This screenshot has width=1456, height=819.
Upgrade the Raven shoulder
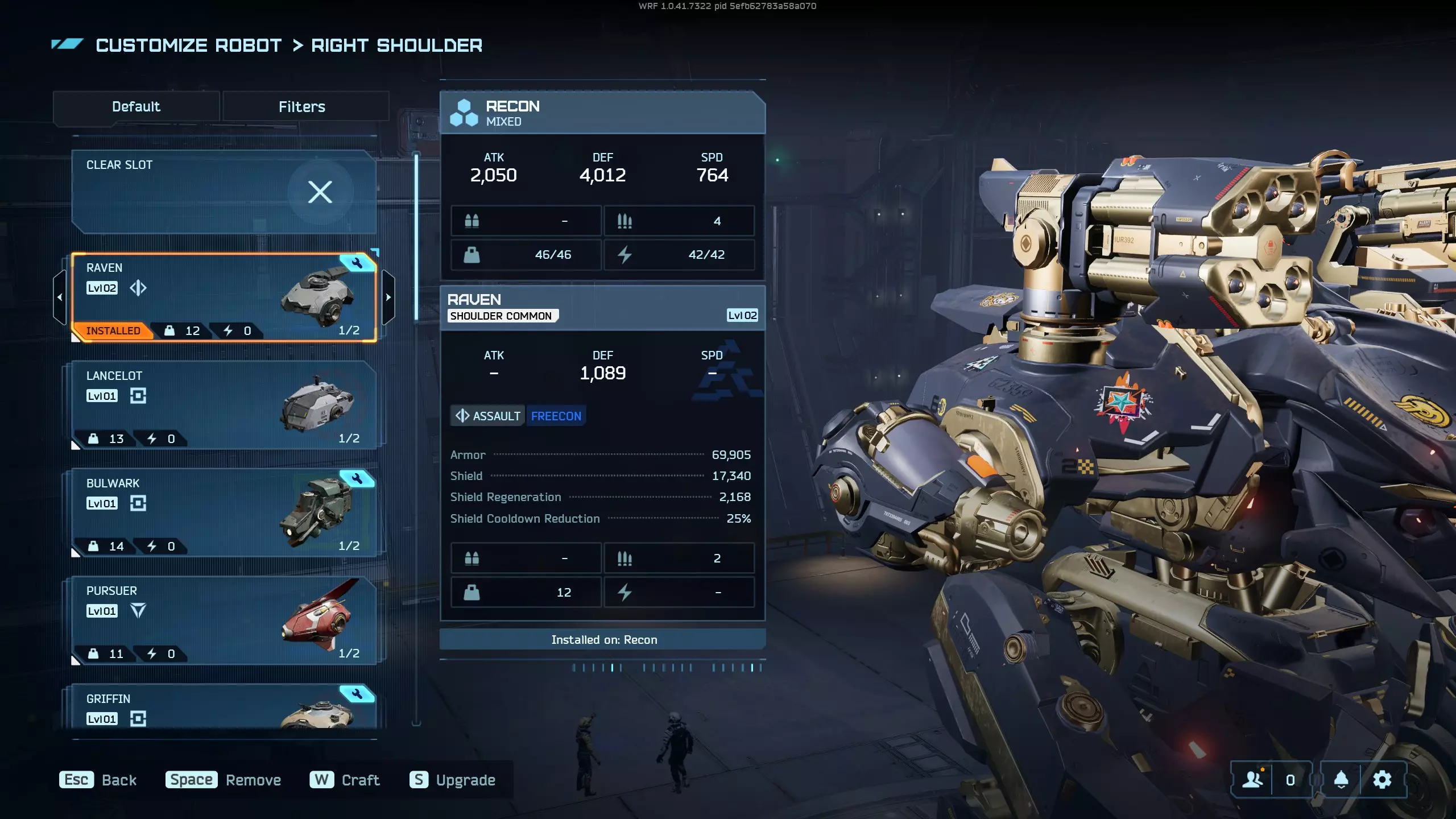[453, 780]
